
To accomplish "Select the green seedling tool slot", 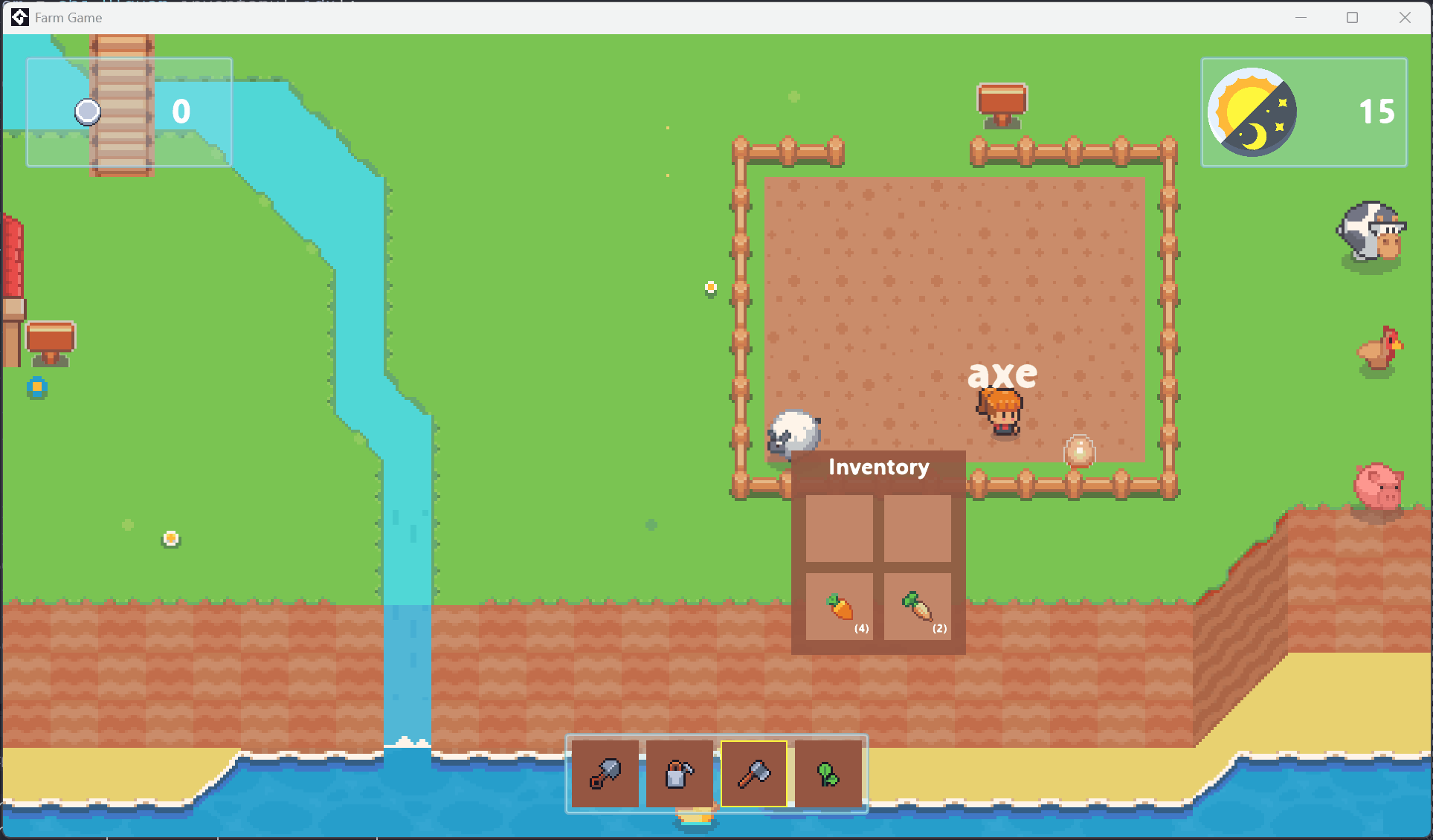I will (x=828, y=774).
